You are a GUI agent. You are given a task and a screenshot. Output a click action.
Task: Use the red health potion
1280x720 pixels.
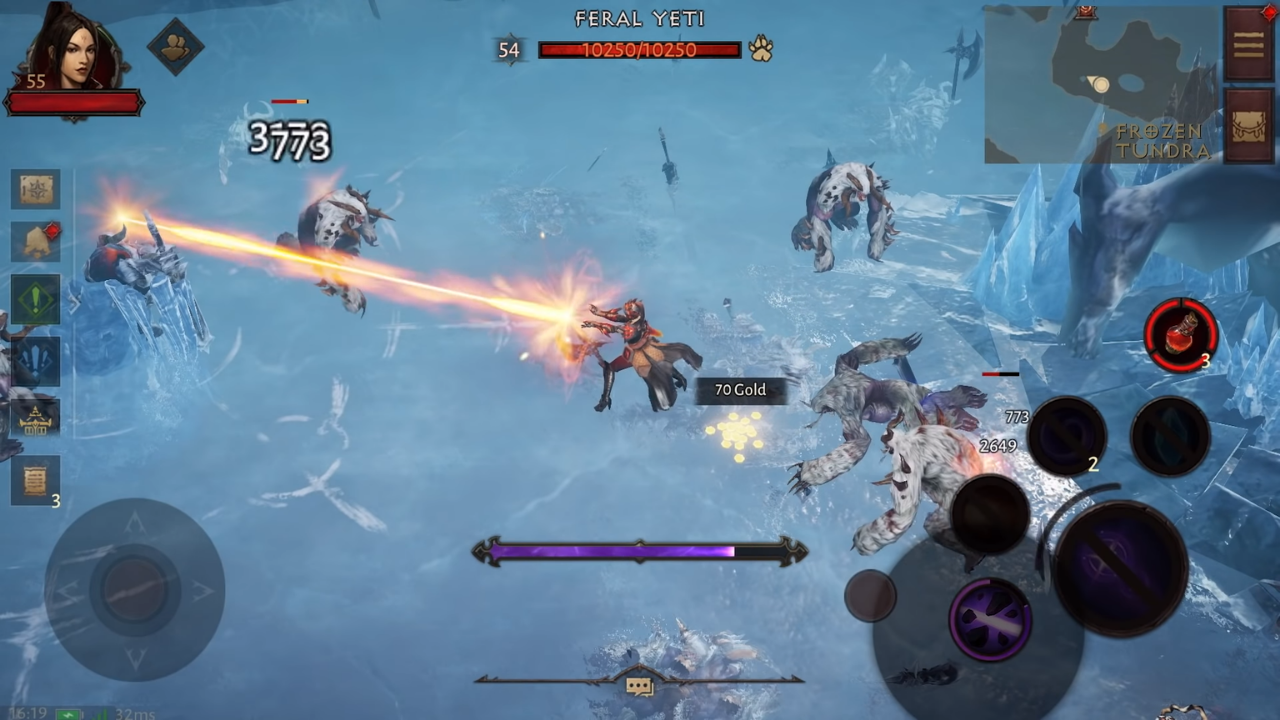(1181, 335)
